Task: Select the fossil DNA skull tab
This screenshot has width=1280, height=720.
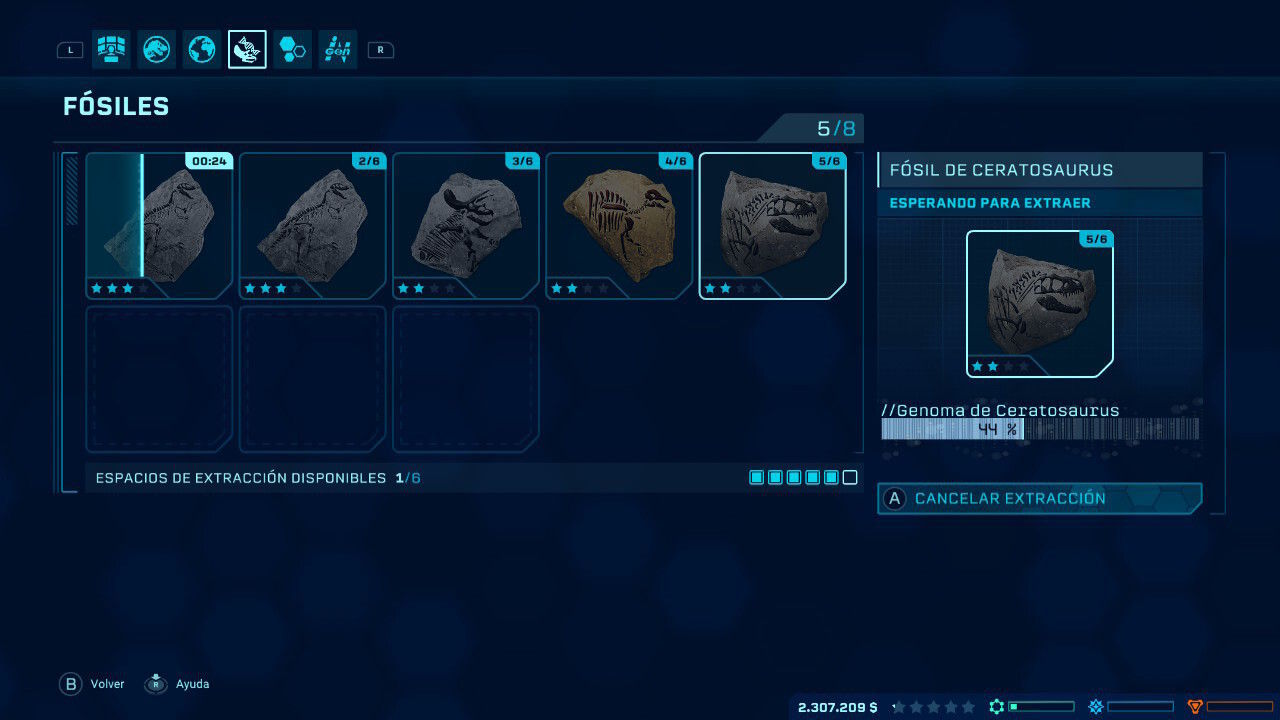Action: (247, 49)
